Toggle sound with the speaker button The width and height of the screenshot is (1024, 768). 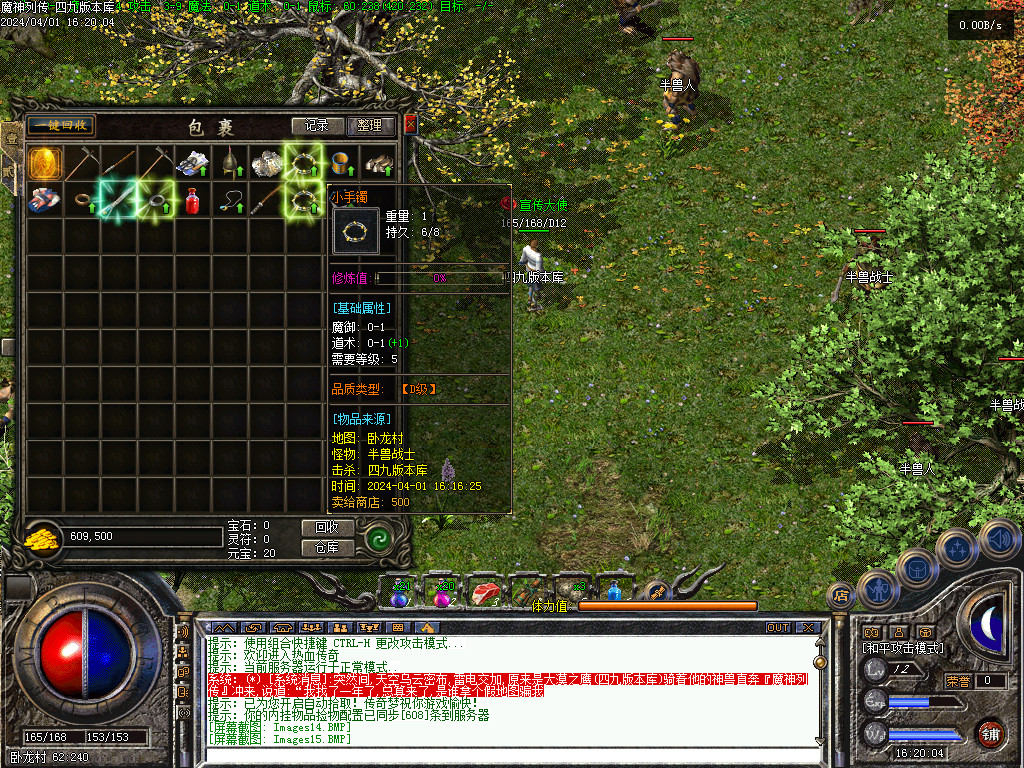(999, 538)
